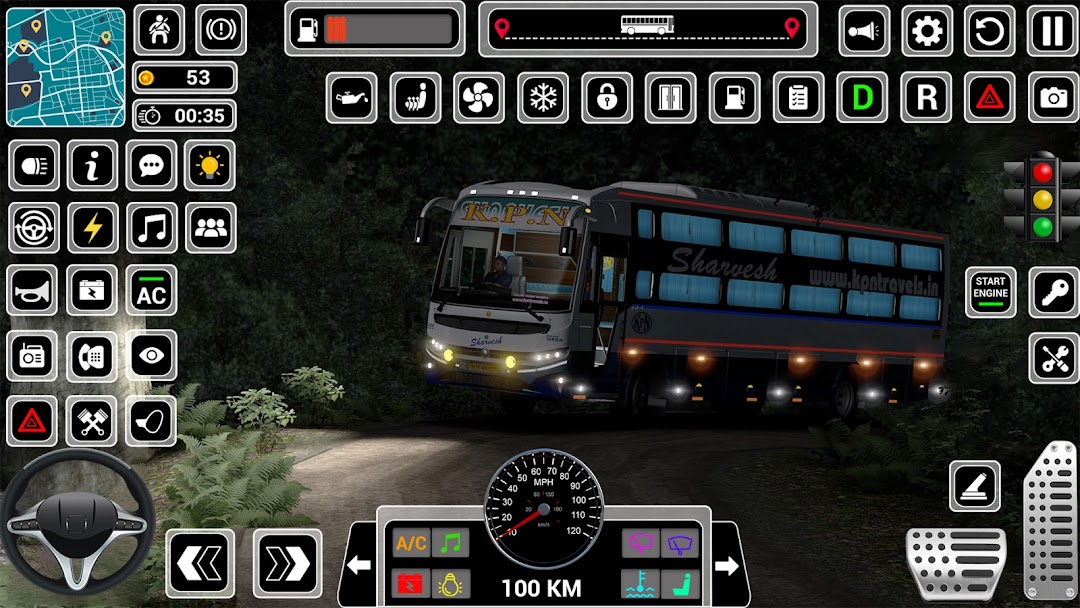
Task: Shift into Drive with the D button
Action: pos(862,98)
